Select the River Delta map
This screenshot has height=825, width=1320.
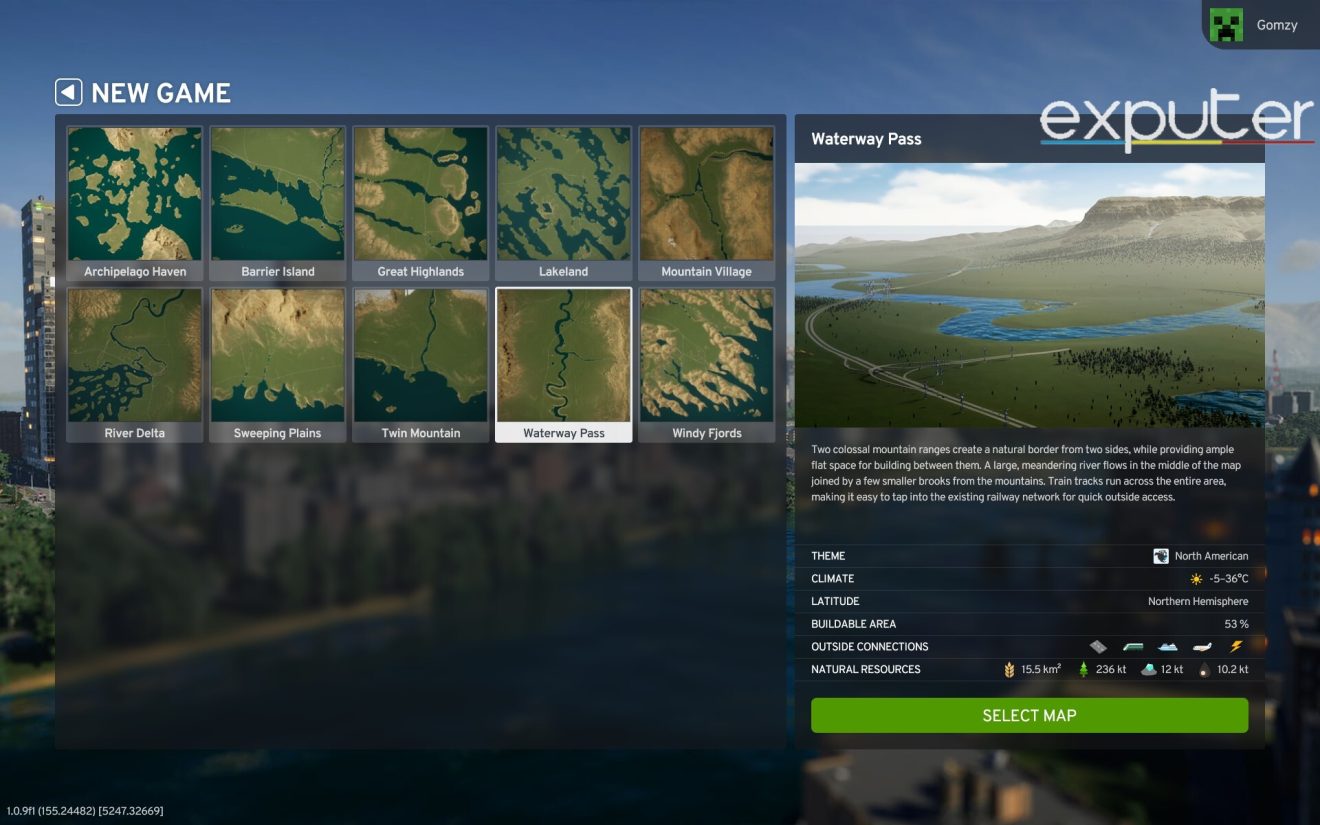(135, 355)
